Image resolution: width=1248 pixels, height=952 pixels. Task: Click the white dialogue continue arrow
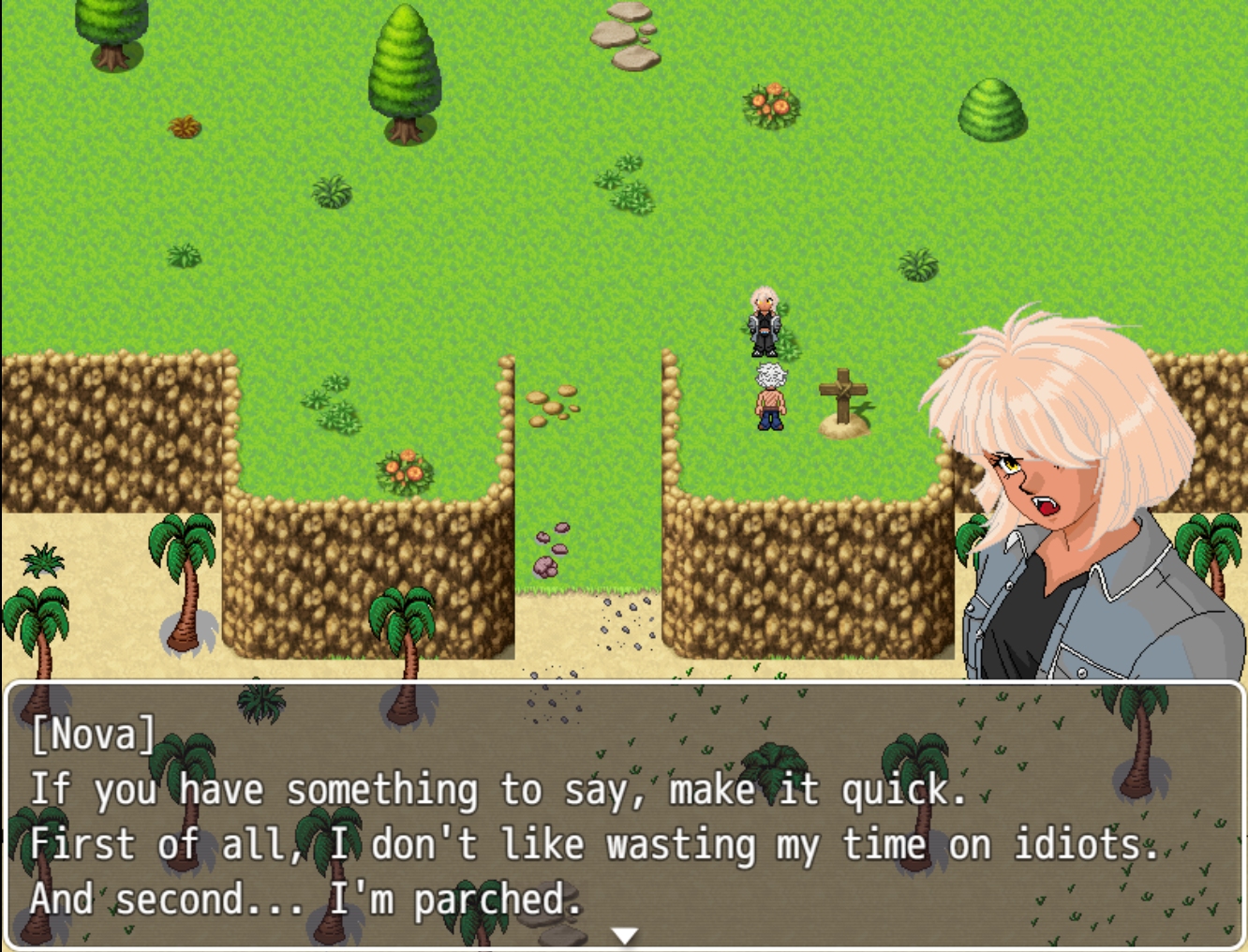tap(624, 935)
